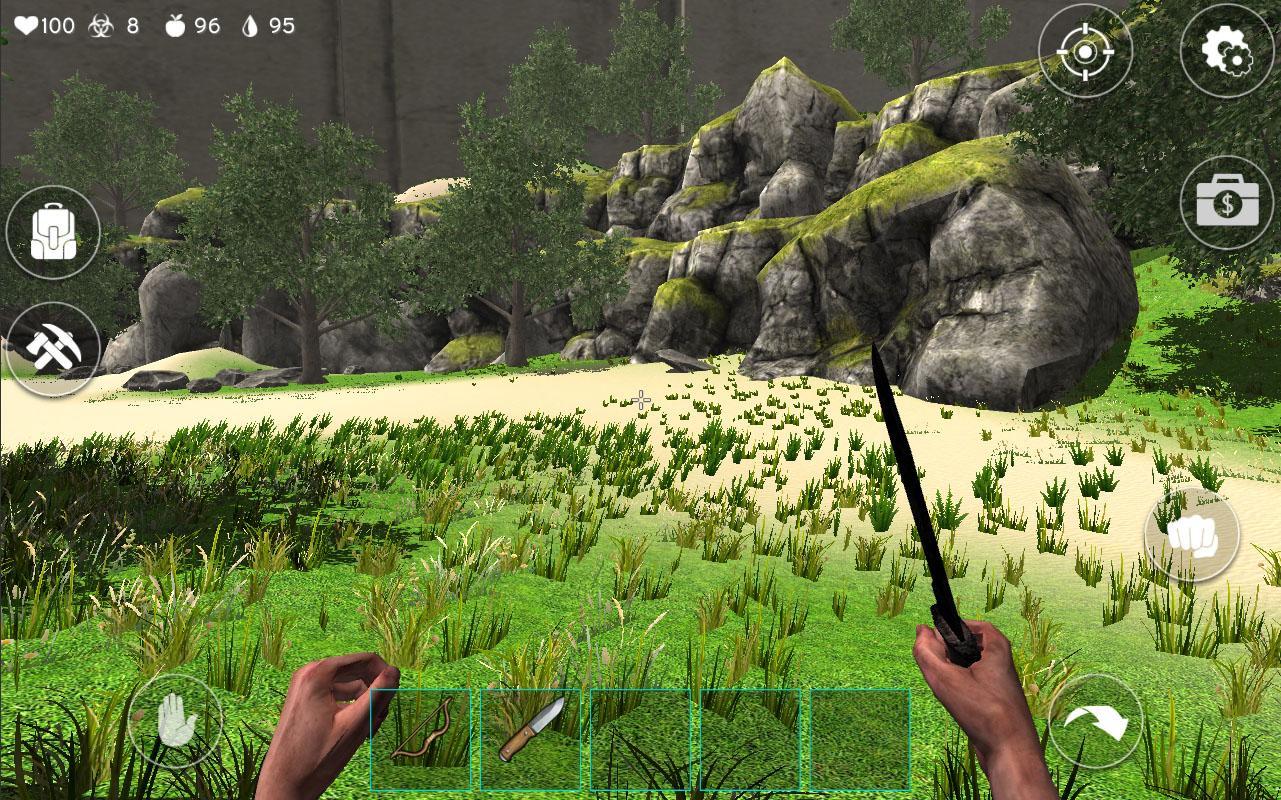
Task: Tap the center aiming reticle
Action: coord(640,399)
